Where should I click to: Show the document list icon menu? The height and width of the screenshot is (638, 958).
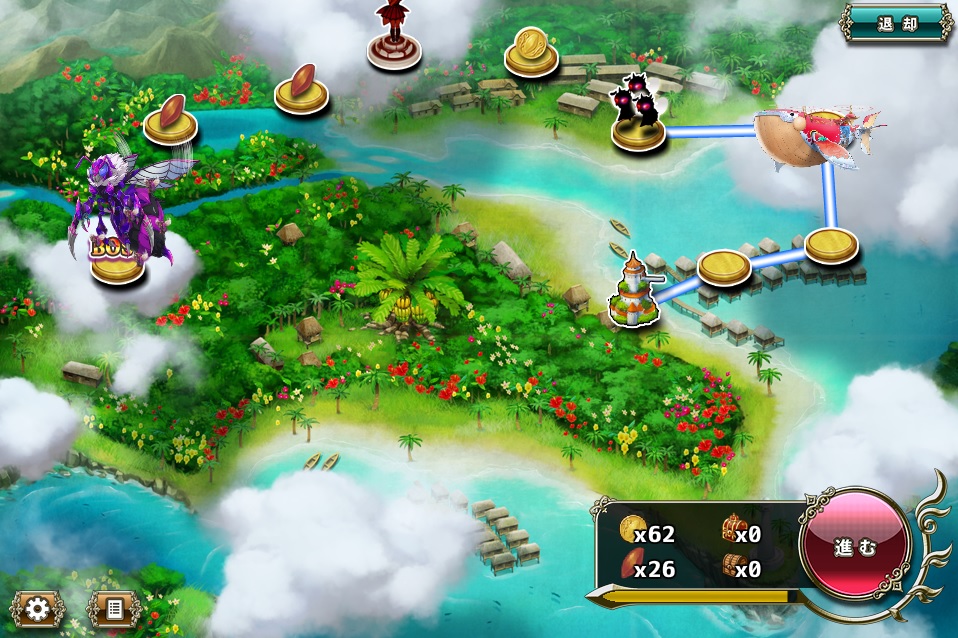(113, 608)
